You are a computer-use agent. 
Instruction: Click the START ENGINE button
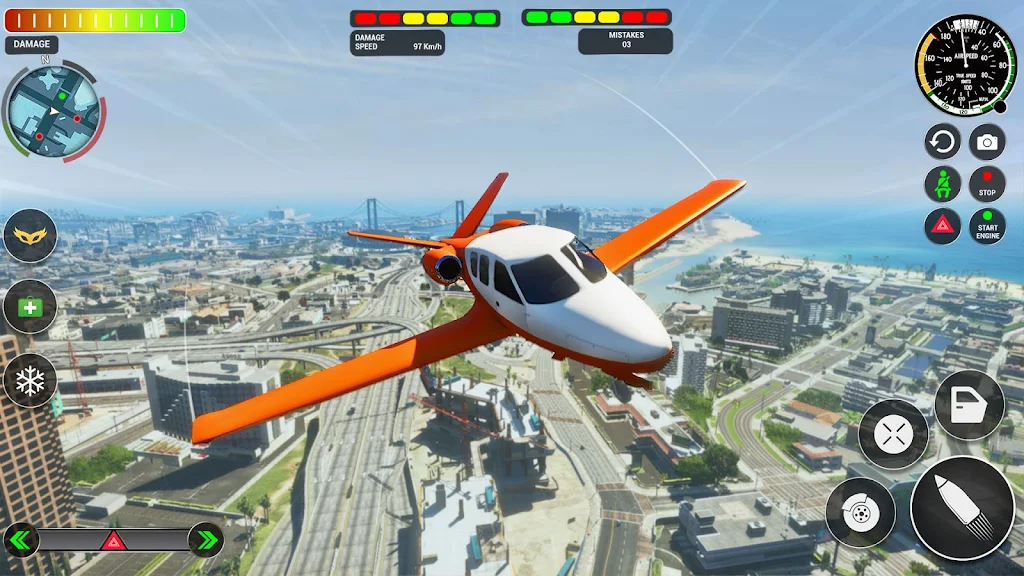[x=987, y=227]
